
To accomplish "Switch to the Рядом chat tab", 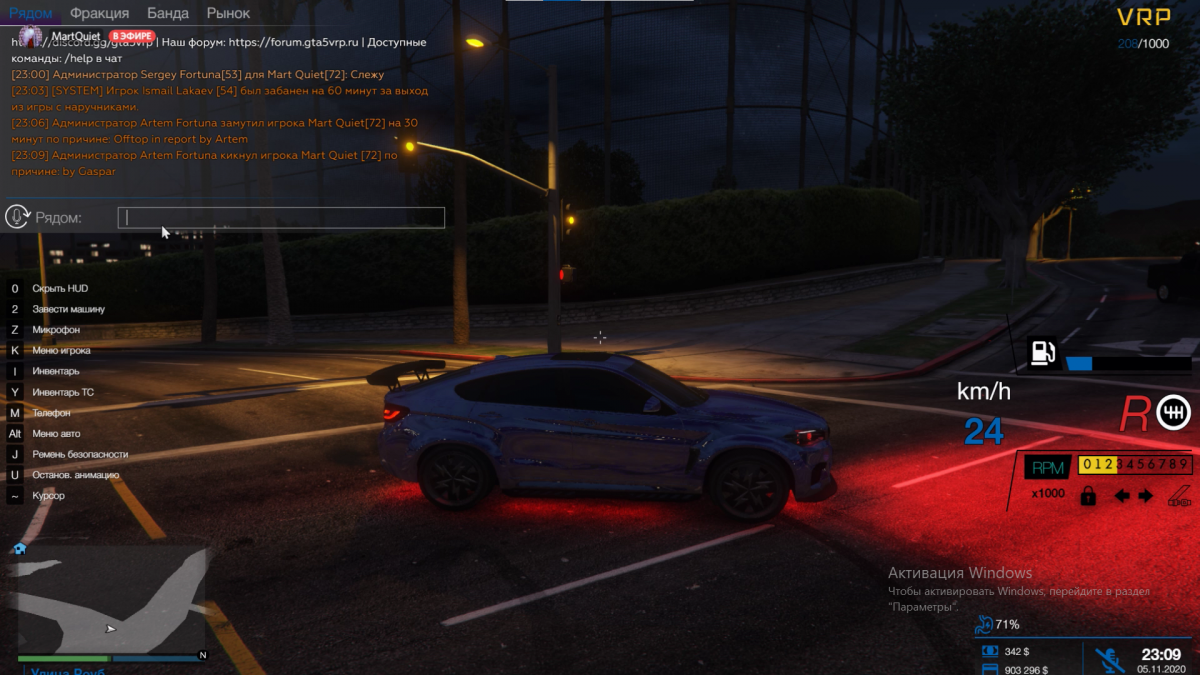I will 30,13.
